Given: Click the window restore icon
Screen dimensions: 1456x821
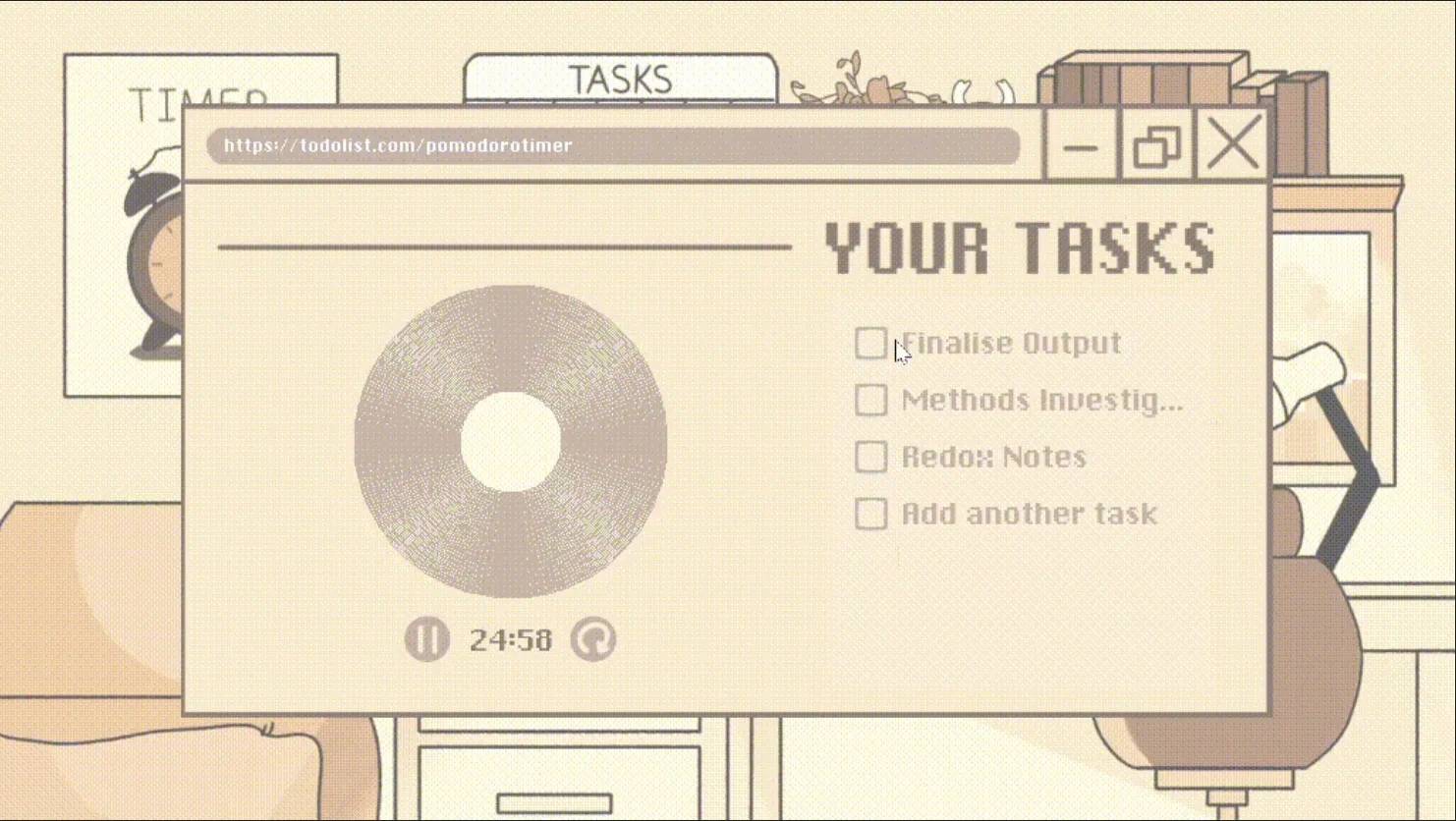Looking at the screenshot, I should pyautogui.click(x=1156, y=147).
